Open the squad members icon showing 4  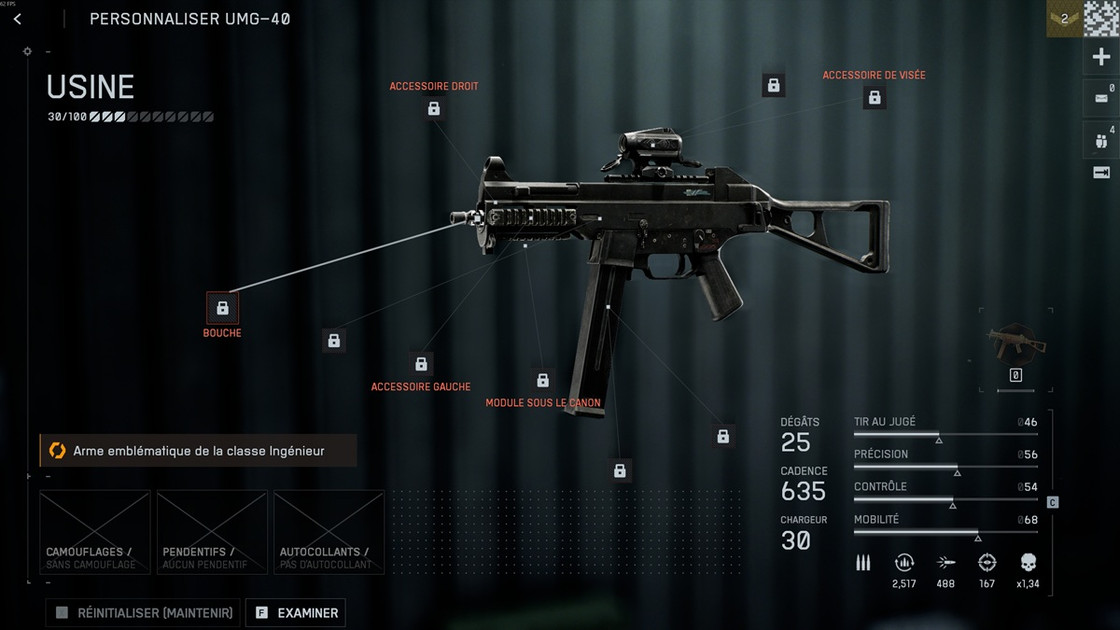(1101, 140)
